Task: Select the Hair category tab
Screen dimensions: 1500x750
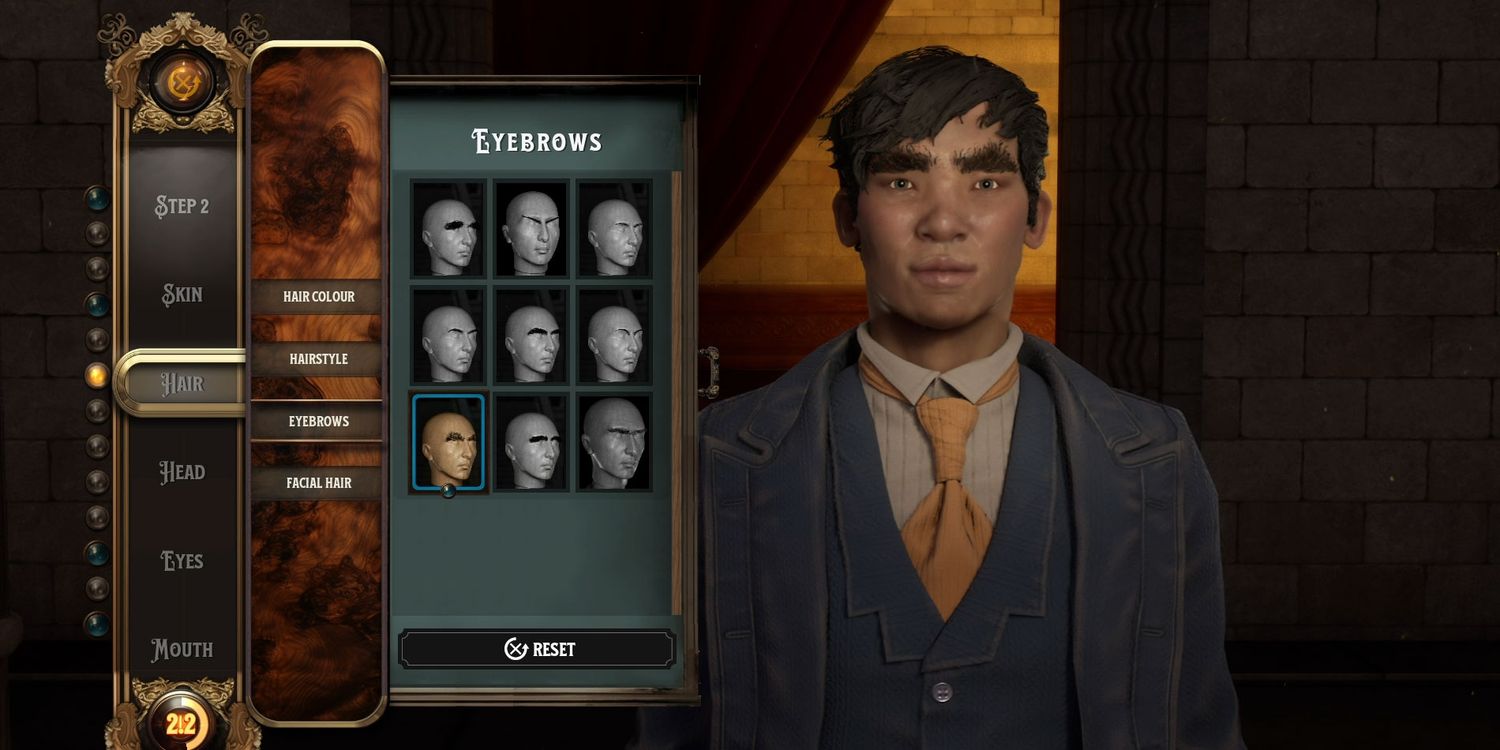Action: tap(182, 383)
